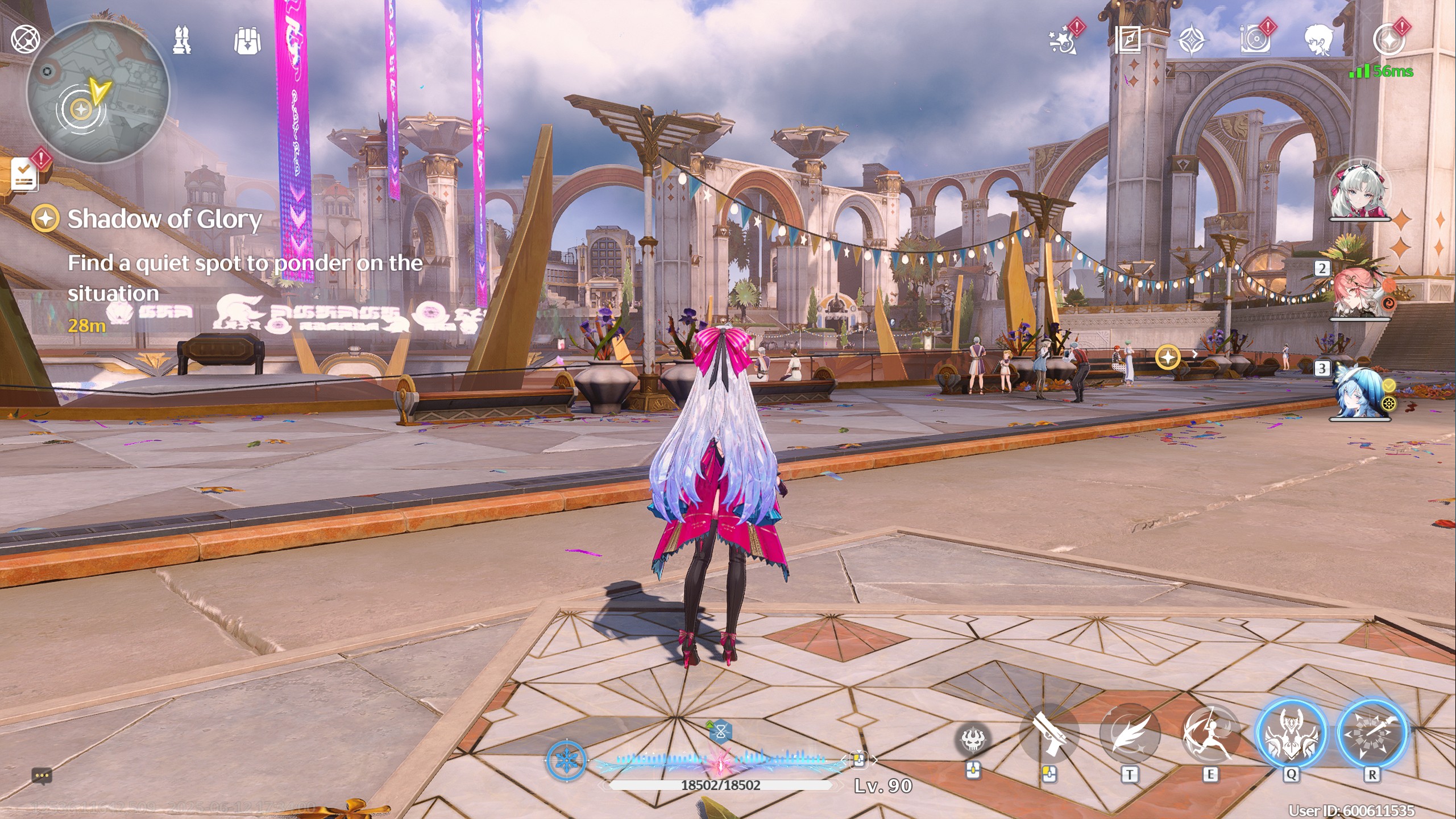Open the backpack inventory
This screenshot has width=1456, height=819.
point(247,41)
